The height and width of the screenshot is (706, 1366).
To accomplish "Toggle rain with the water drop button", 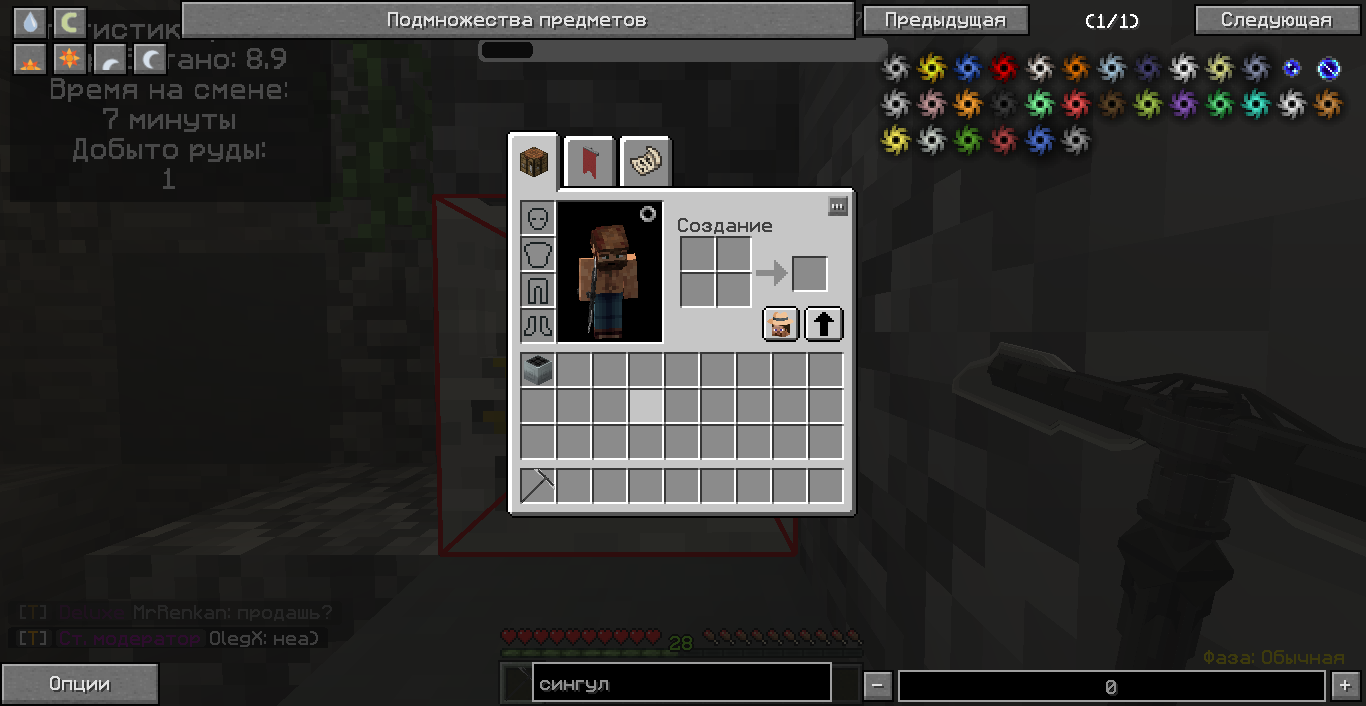I will click(x=31, y=22).
